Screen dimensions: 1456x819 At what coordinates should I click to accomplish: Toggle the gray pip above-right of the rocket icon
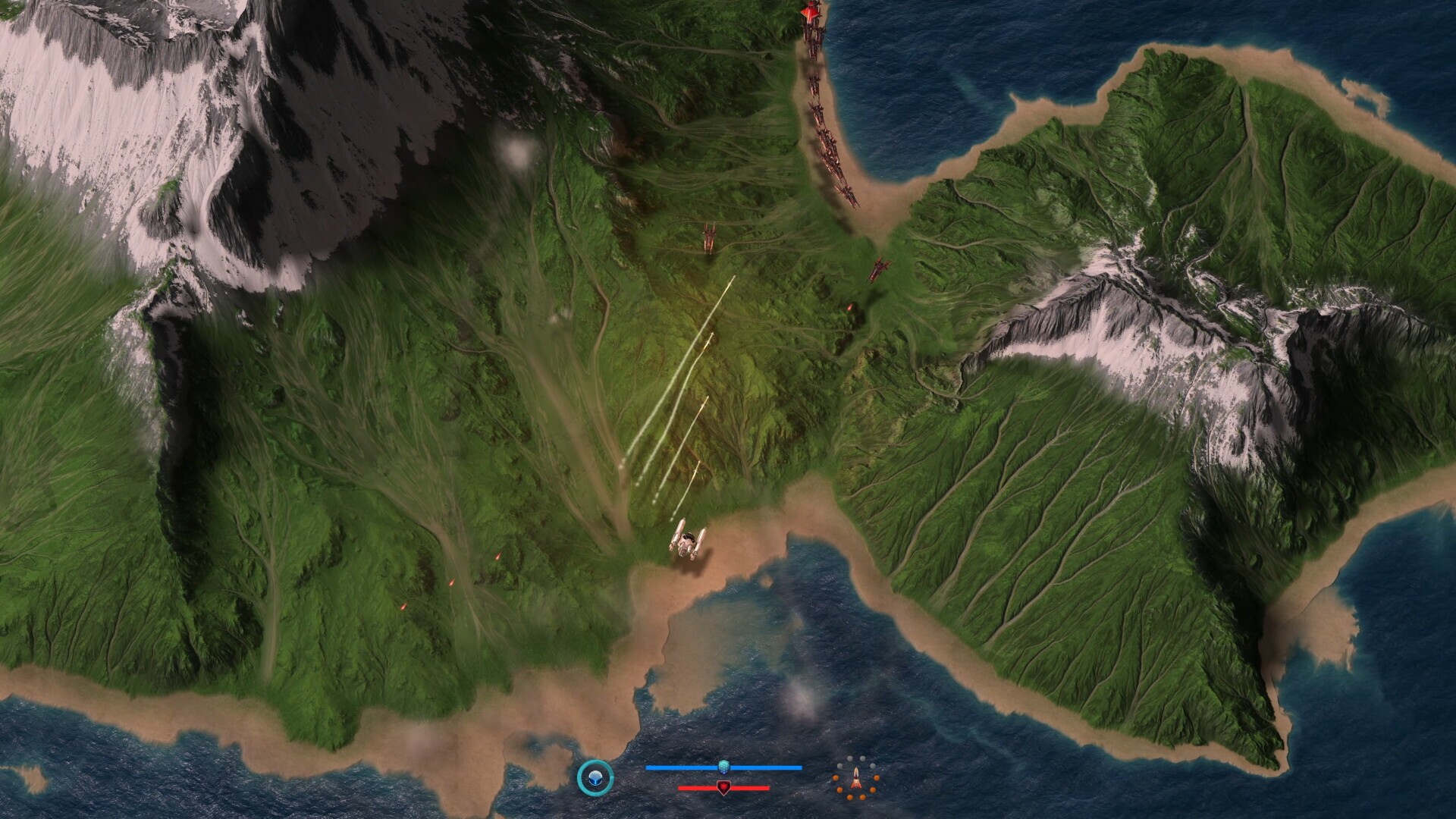(x=862, y=758)
